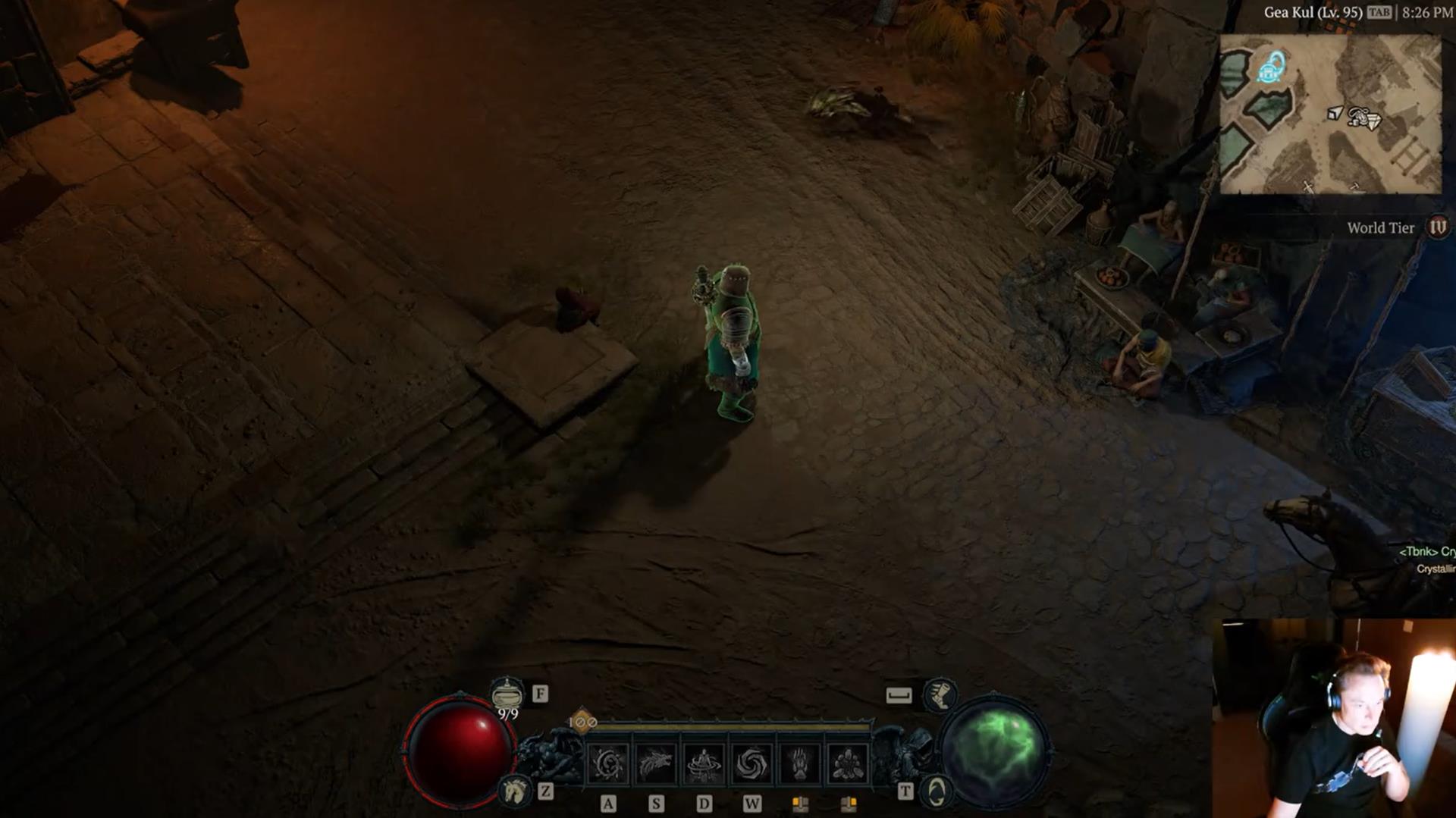The image size is (1456, 818).
Task: Trigger the cyclone figure skill
Action: (704, 763)
